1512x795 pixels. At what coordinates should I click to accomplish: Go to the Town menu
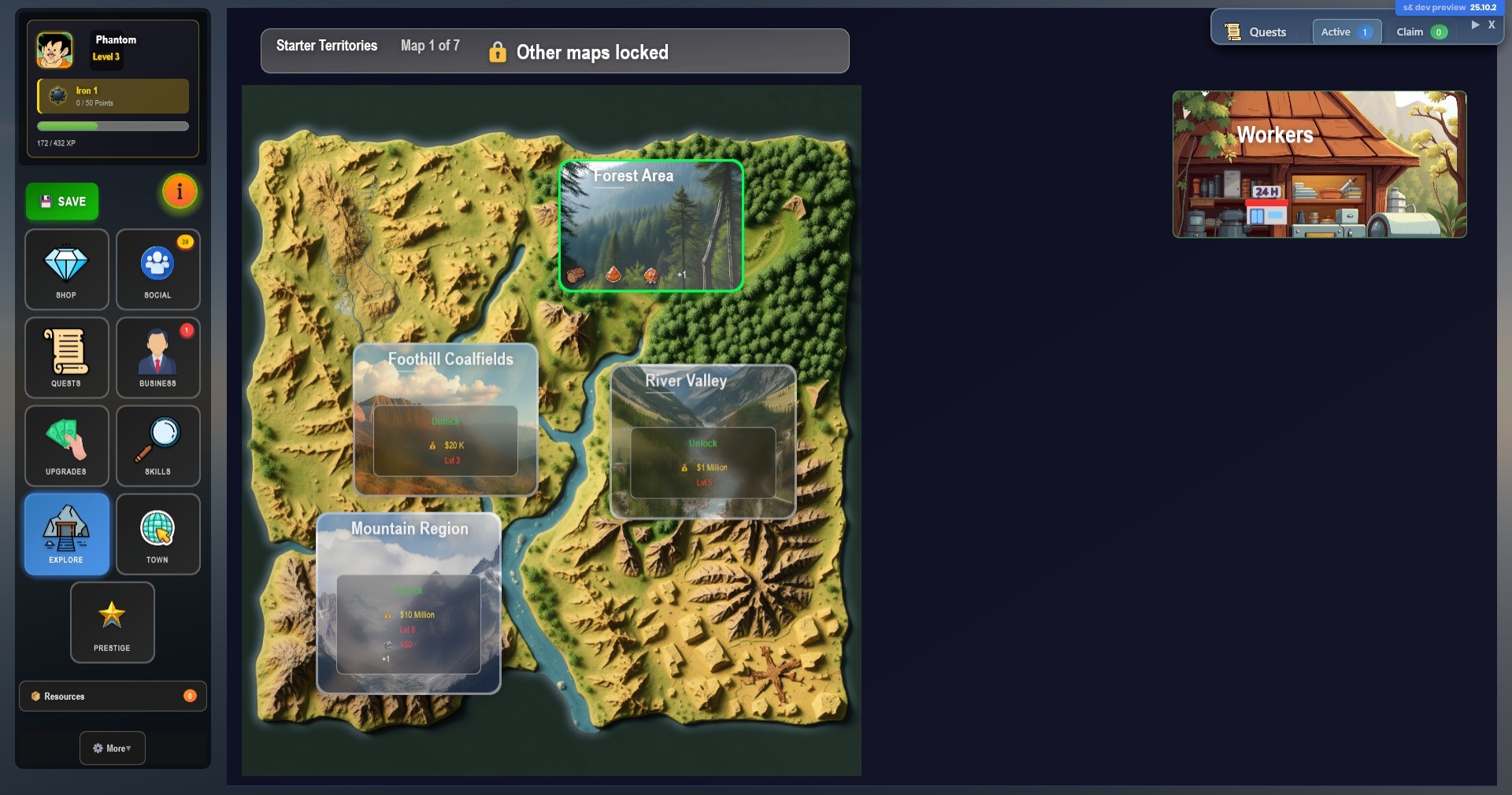point(157,534)
